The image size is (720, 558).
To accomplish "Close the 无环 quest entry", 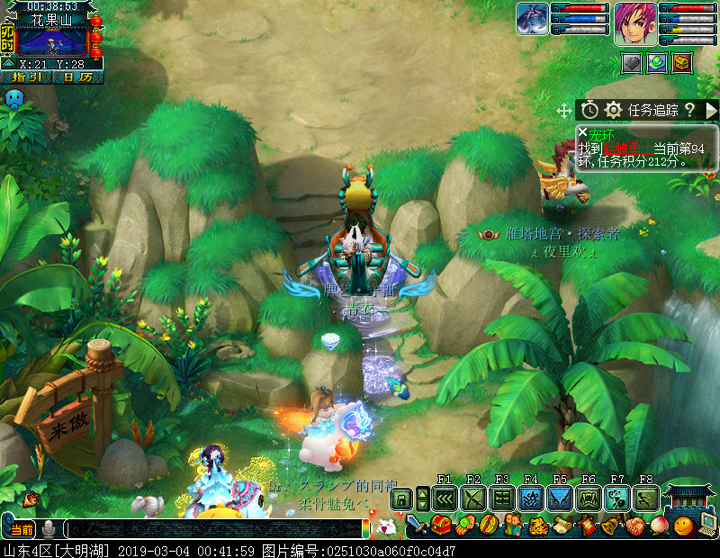I will click(x=583, y=133).
